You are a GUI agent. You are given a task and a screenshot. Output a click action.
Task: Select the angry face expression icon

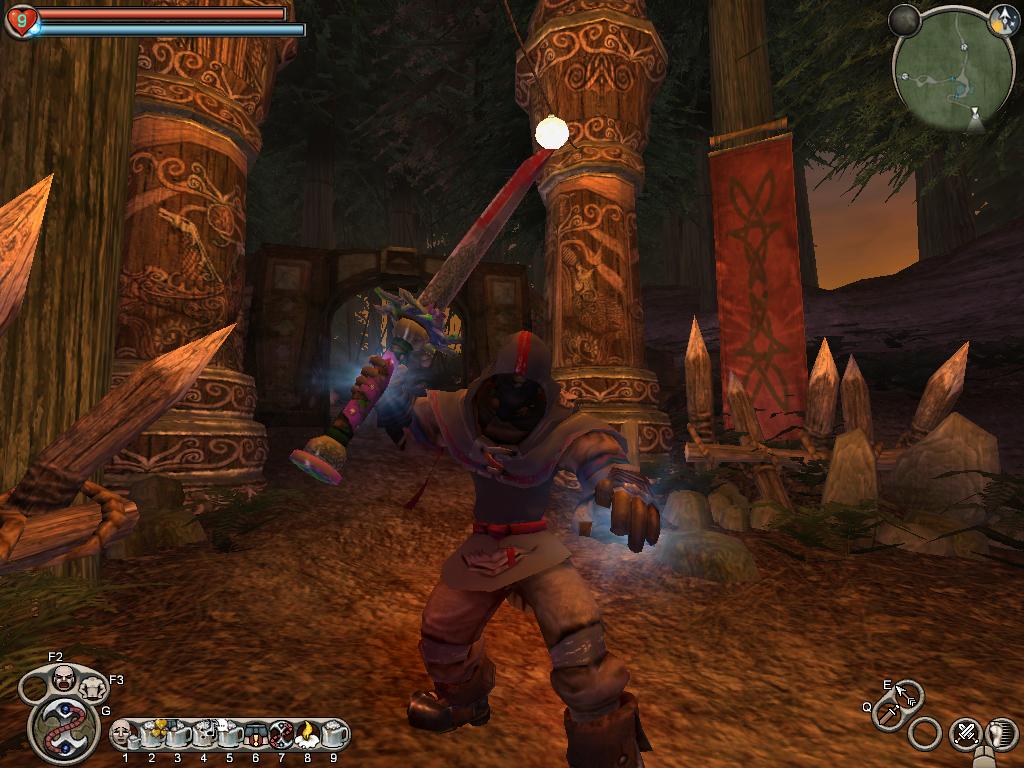(x=64, y=680)
